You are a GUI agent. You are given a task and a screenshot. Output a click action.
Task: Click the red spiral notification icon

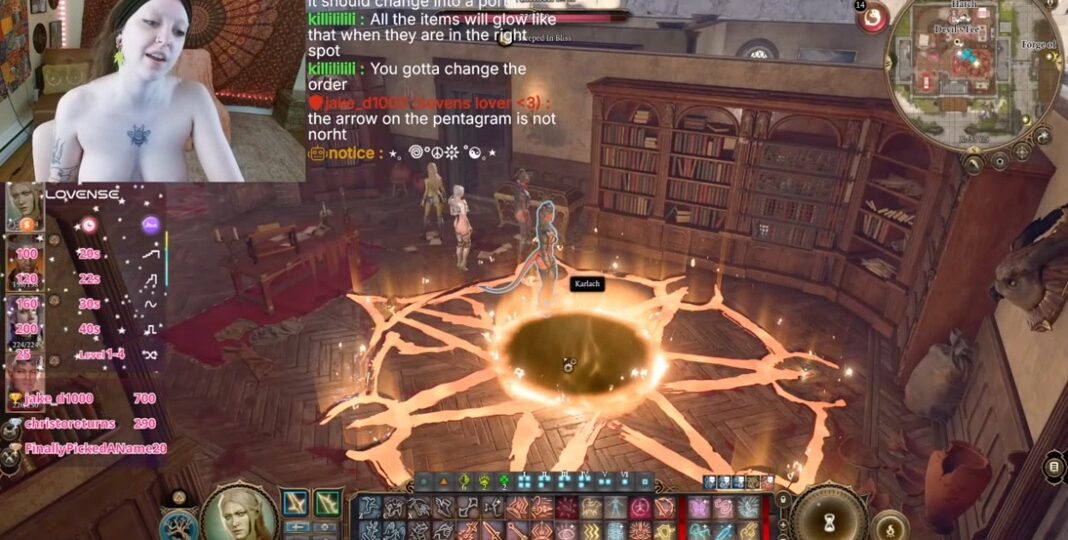pyautogui.click(x=873, y=18)
